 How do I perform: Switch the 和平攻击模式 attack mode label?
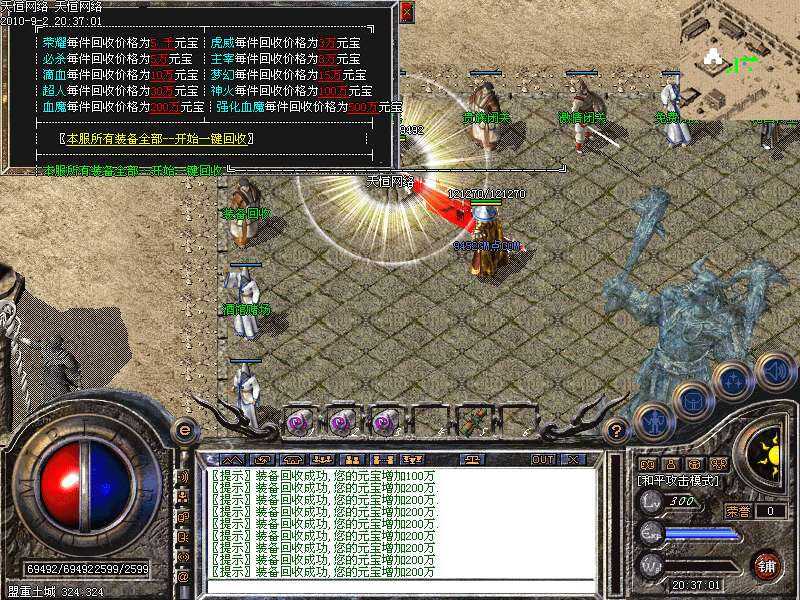tap(680, 481)
